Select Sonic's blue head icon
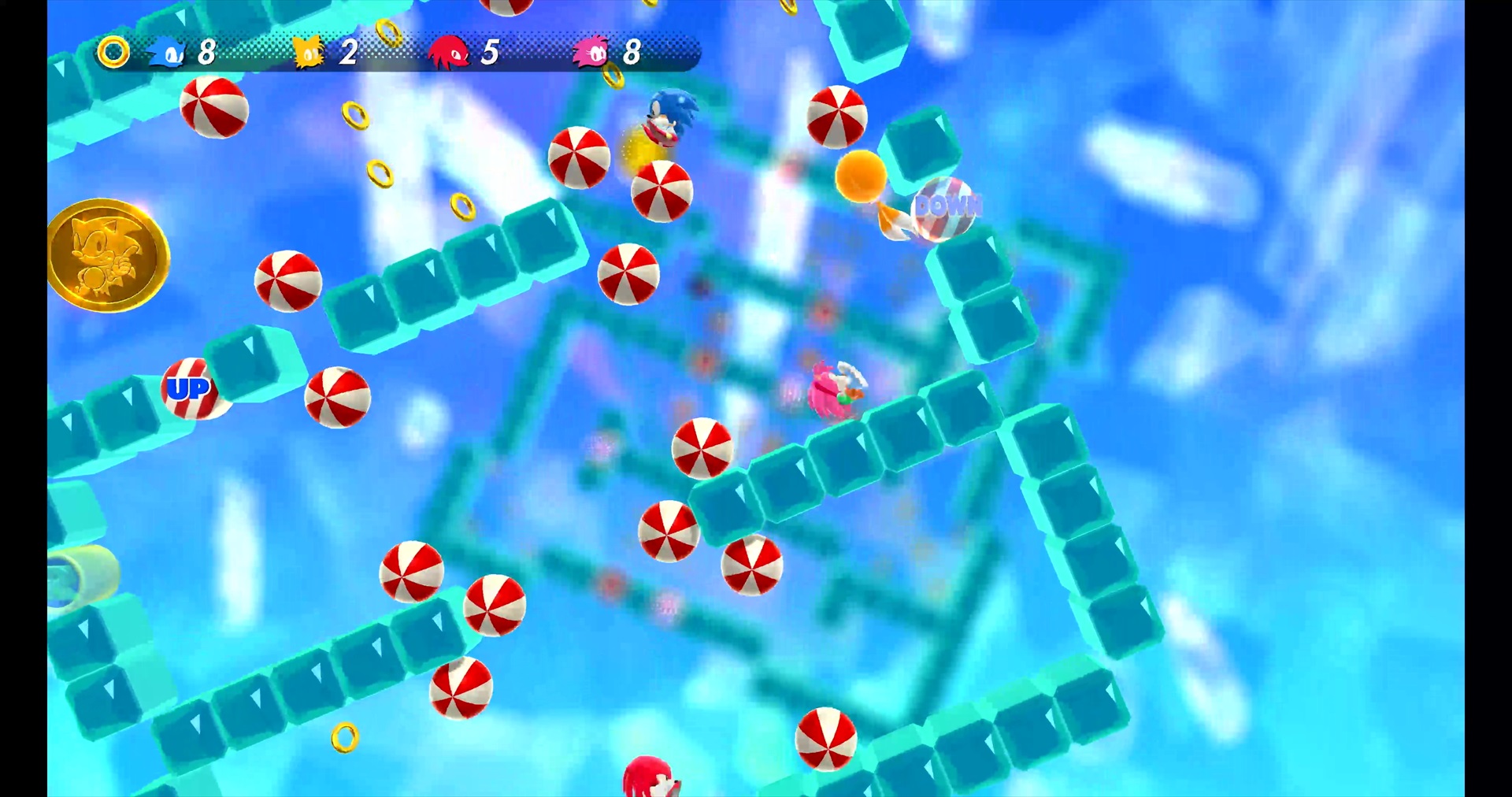Image resolution: width=1512 pixels, height=797 pixels. click(x=167, y=53)
